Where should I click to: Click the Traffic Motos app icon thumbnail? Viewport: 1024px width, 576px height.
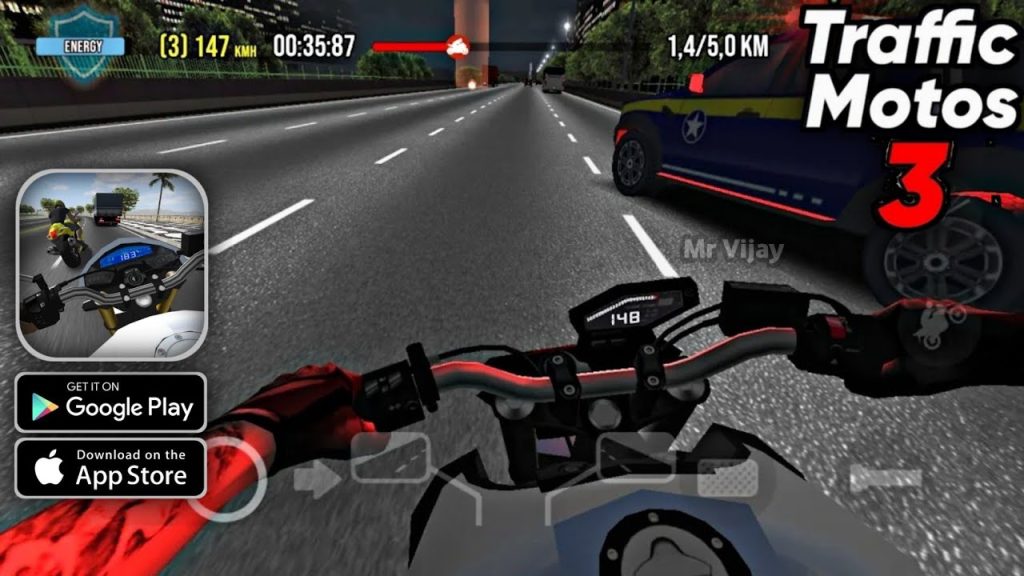(x=111, y=264)
